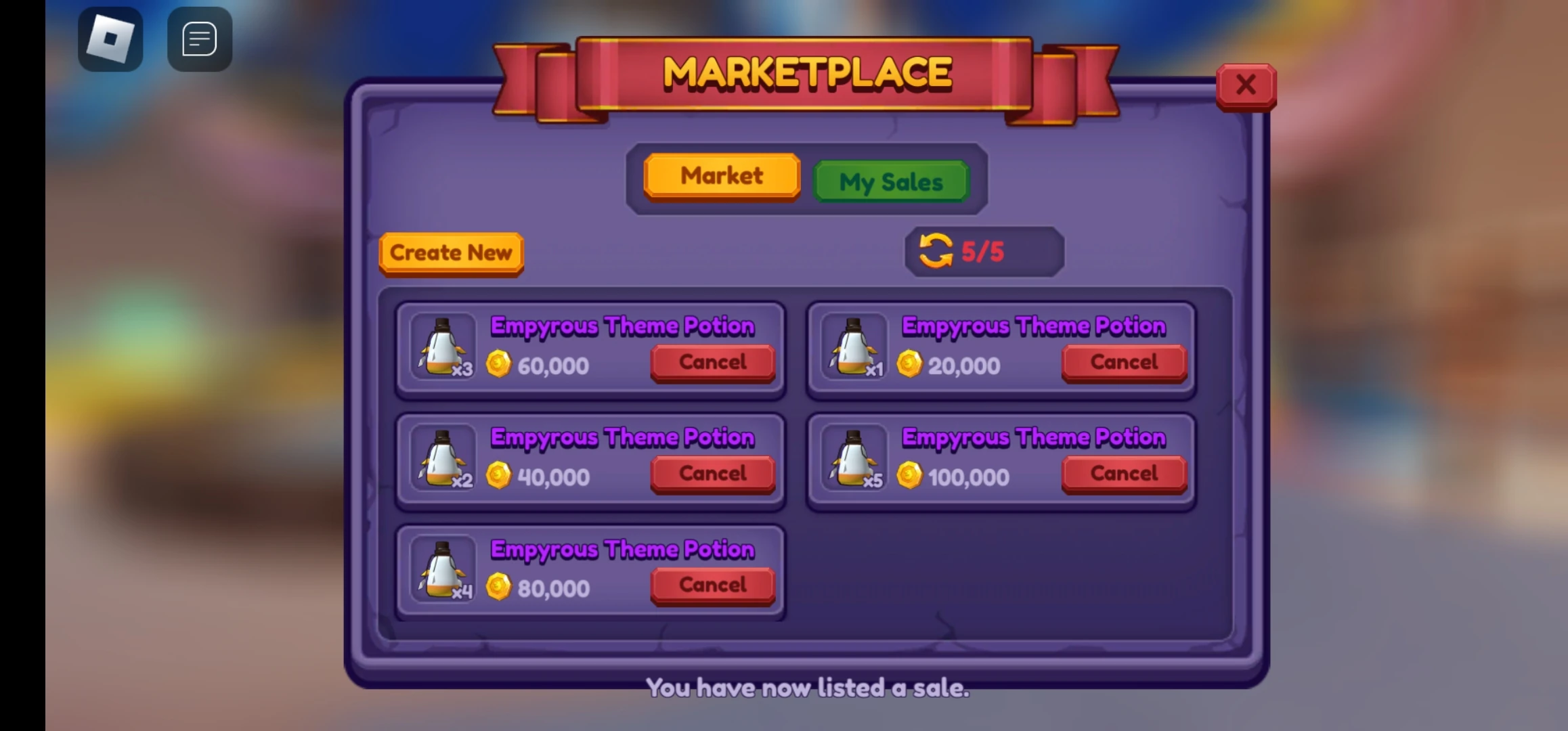
Task: Click the potion icon on the x4 listing
Action: 441,571
